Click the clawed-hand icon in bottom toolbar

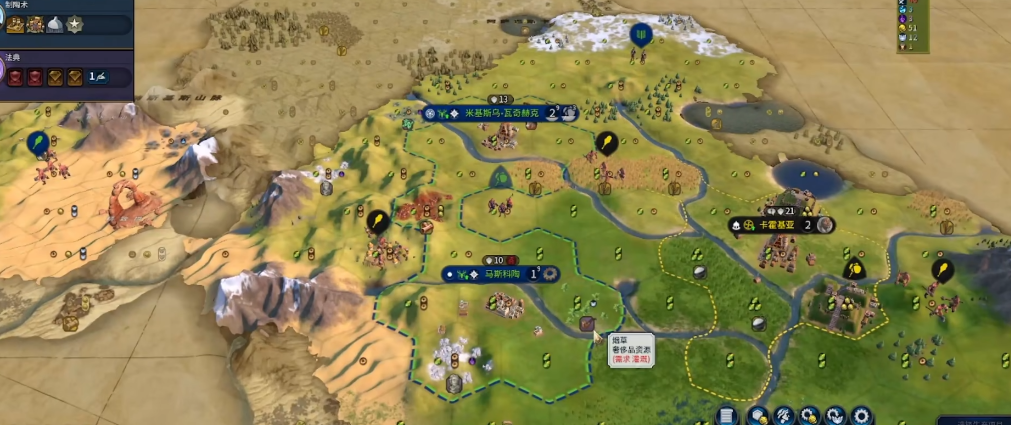[784, 414]
